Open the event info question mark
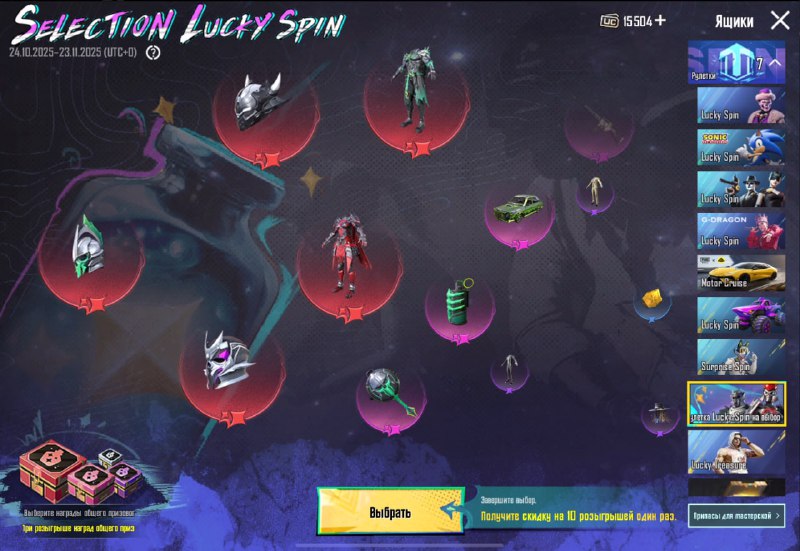The height and width of the screenshot is (551, 800). point(153,52)
